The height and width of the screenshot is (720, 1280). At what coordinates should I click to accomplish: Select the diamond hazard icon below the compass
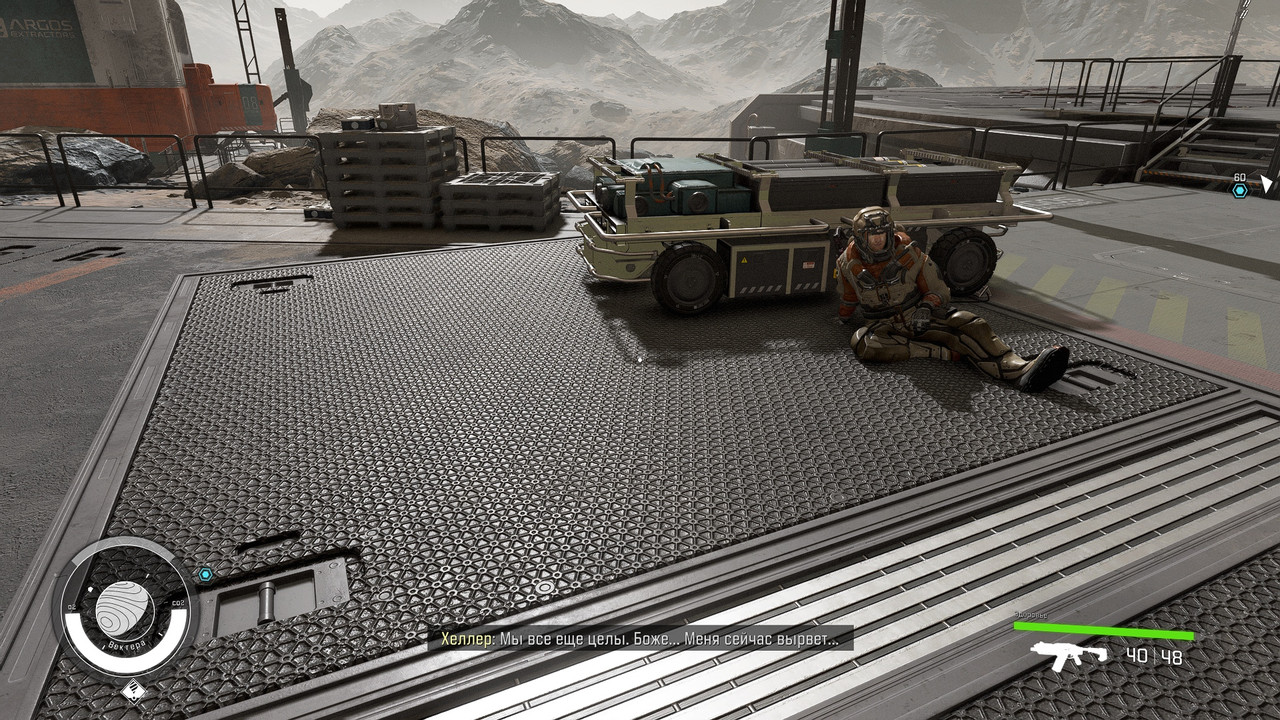point(133,690)
